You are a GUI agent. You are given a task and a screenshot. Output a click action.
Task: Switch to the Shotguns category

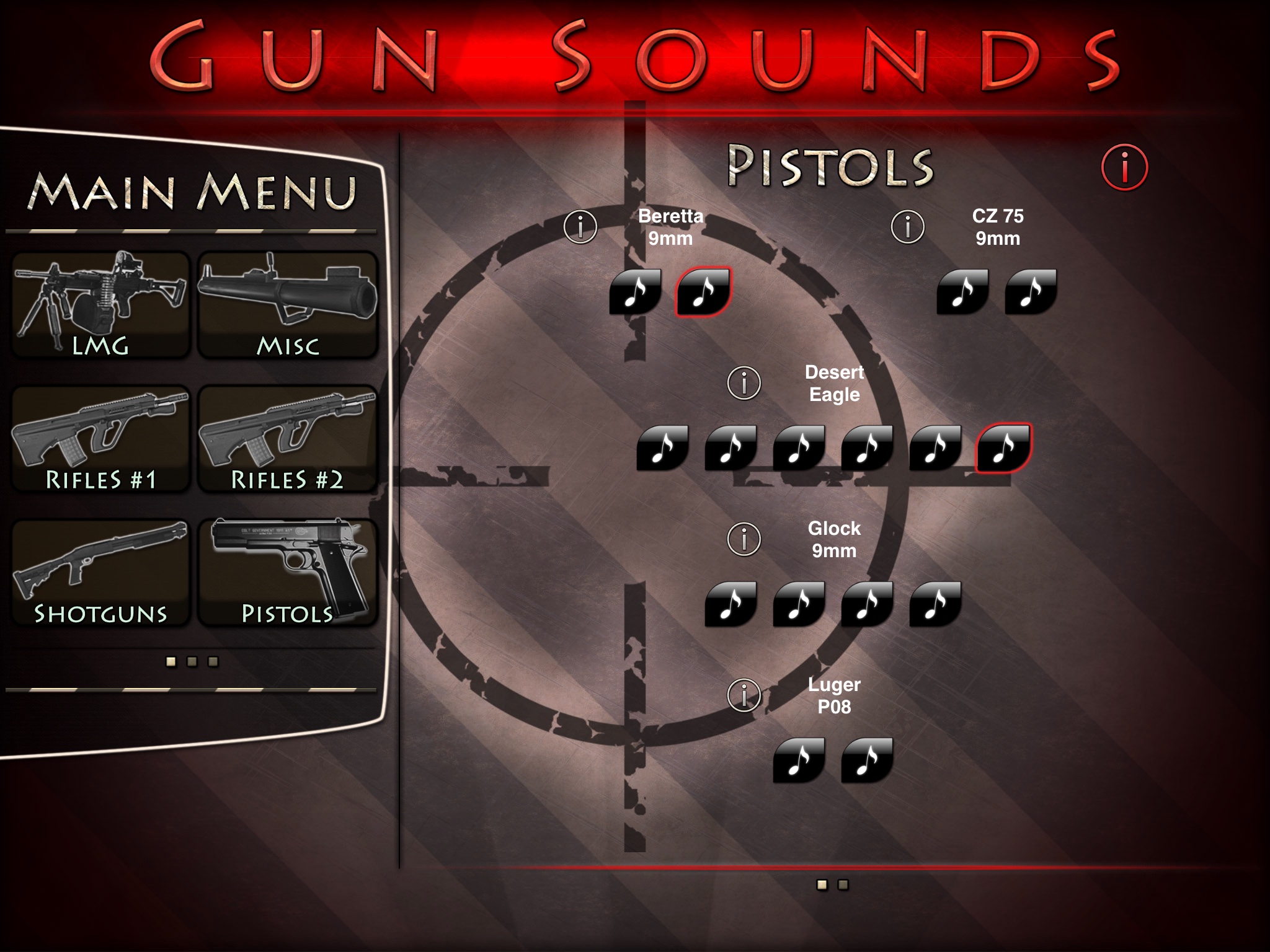coord(100,573)
